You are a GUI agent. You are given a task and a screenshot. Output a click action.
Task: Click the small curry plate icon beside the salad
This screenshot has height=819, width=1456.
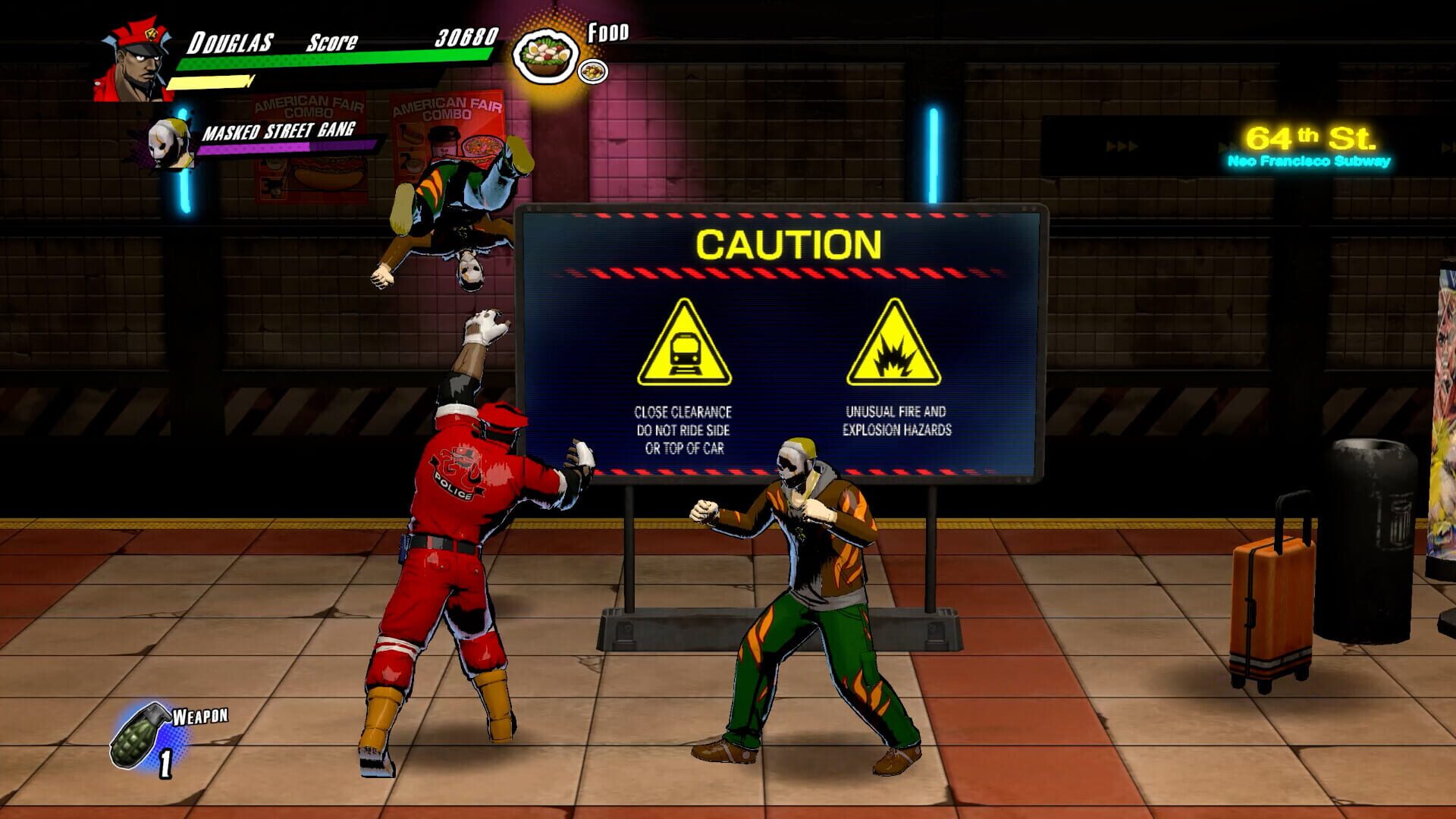(x=593, y=72)
